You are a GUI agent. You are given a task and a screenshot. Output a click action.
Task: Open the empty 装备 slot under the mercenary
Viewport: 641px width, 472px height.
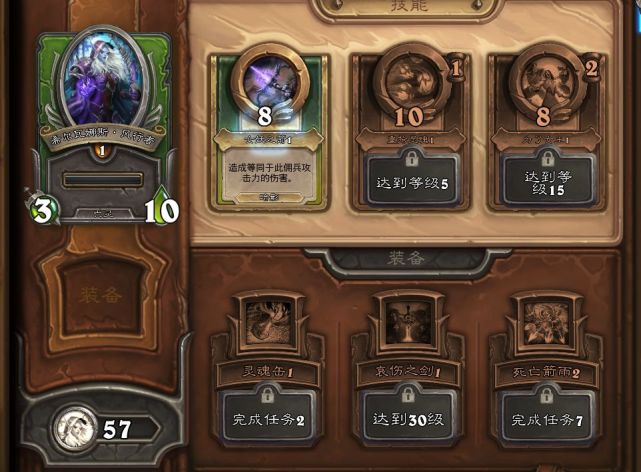click(103, 294)
